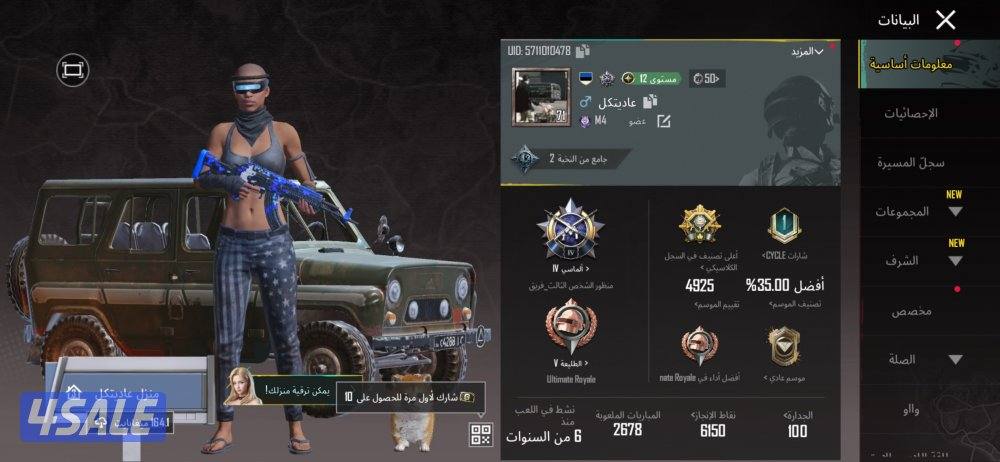Tap the edit pencil icon
The width and height of the screenshot is (1000, 462).
(x=662, y=121)
